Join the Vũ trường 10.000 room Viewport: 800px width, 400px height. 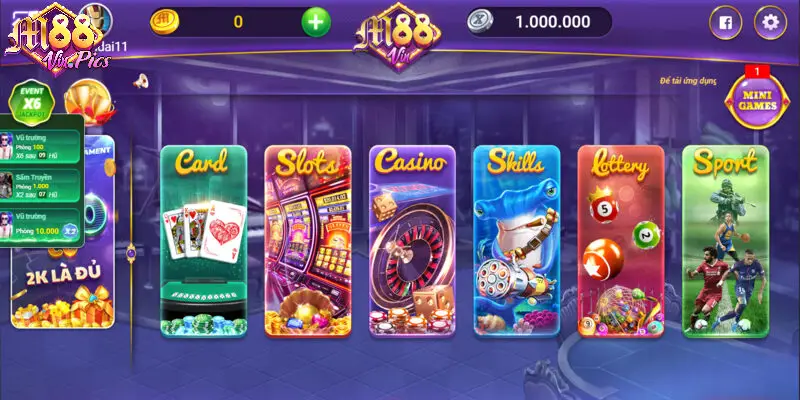coord(46,223)
